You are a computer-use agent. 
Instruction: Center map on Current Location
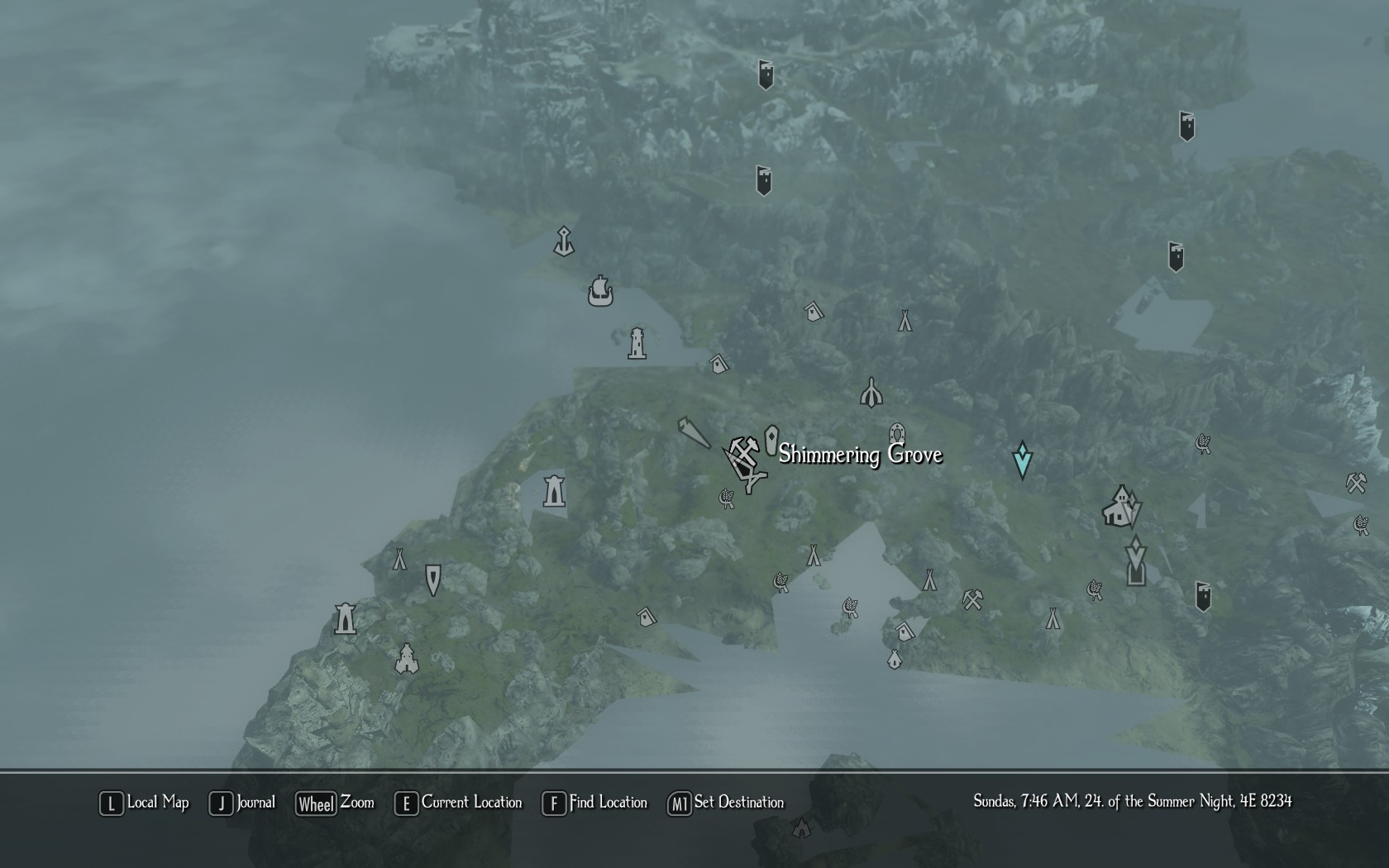(x=458, y=803)
